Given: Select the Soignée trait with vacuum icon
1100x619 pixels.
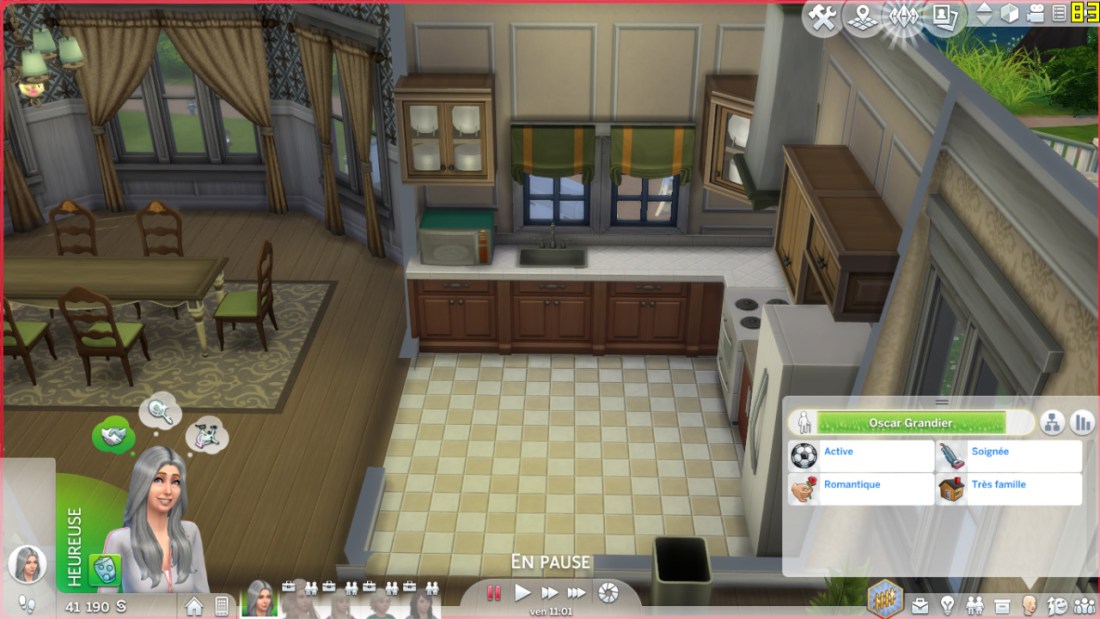Looking at the screenshot, I should click(x=1009, y=456).
